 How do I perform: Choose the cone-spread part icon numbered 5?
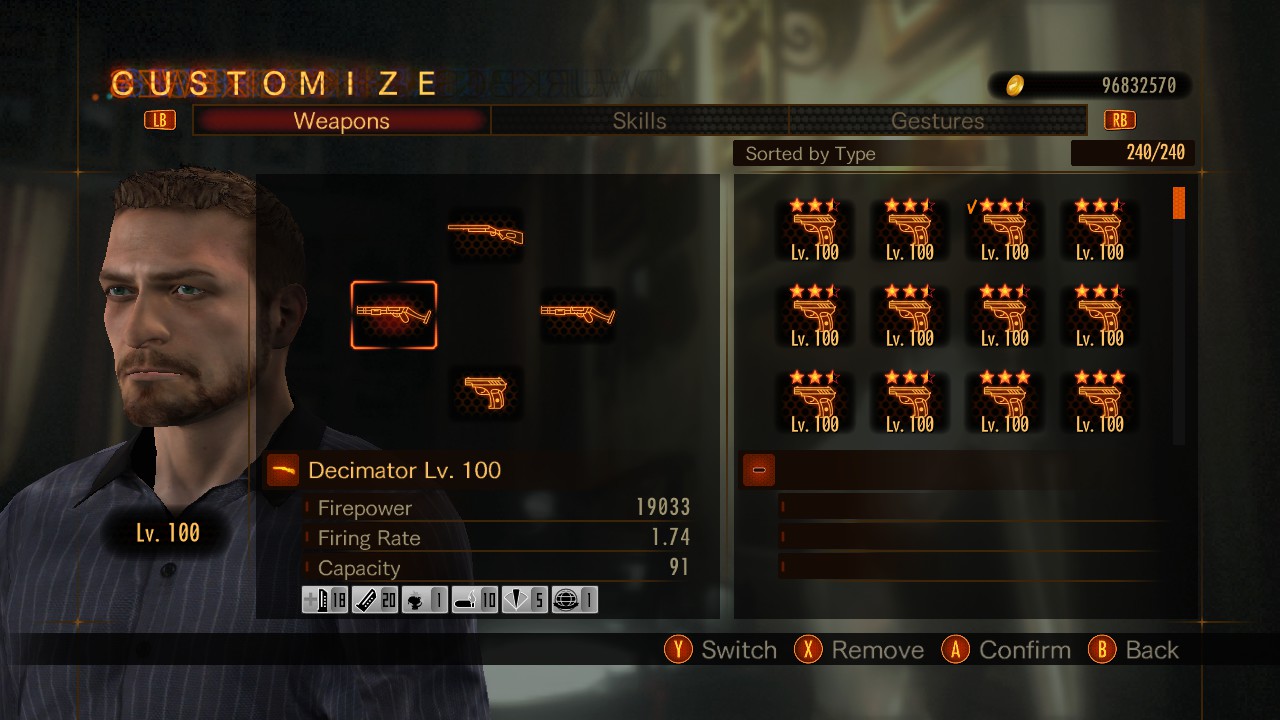tap(524, 600)
